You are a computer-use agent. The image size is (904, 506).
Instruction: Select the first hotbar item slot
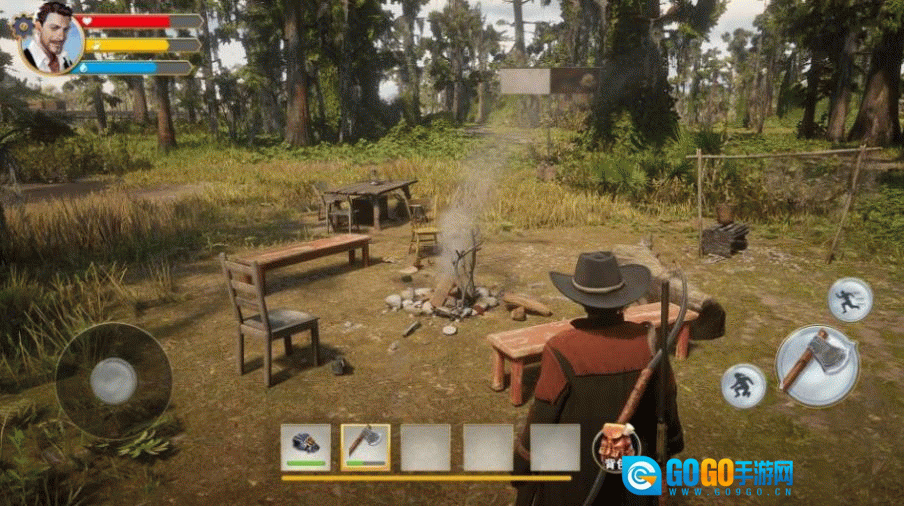click(x=305, y=446)
